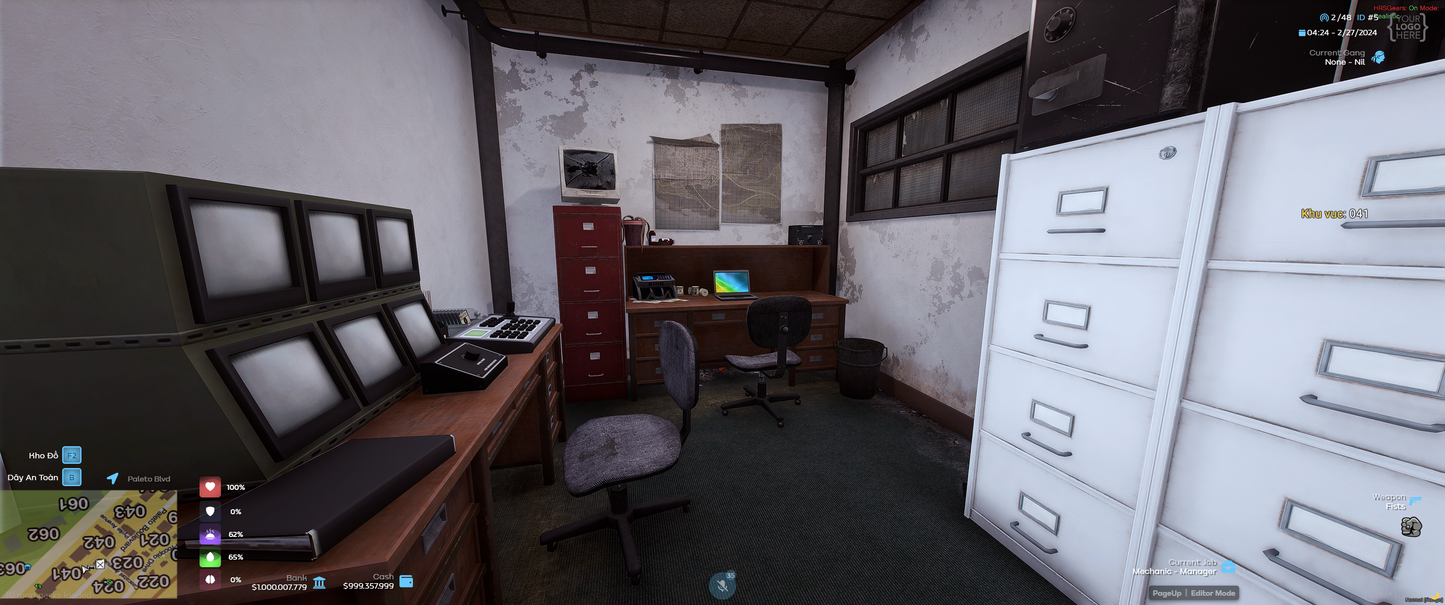Select the red heart health icon

[210, 487]
